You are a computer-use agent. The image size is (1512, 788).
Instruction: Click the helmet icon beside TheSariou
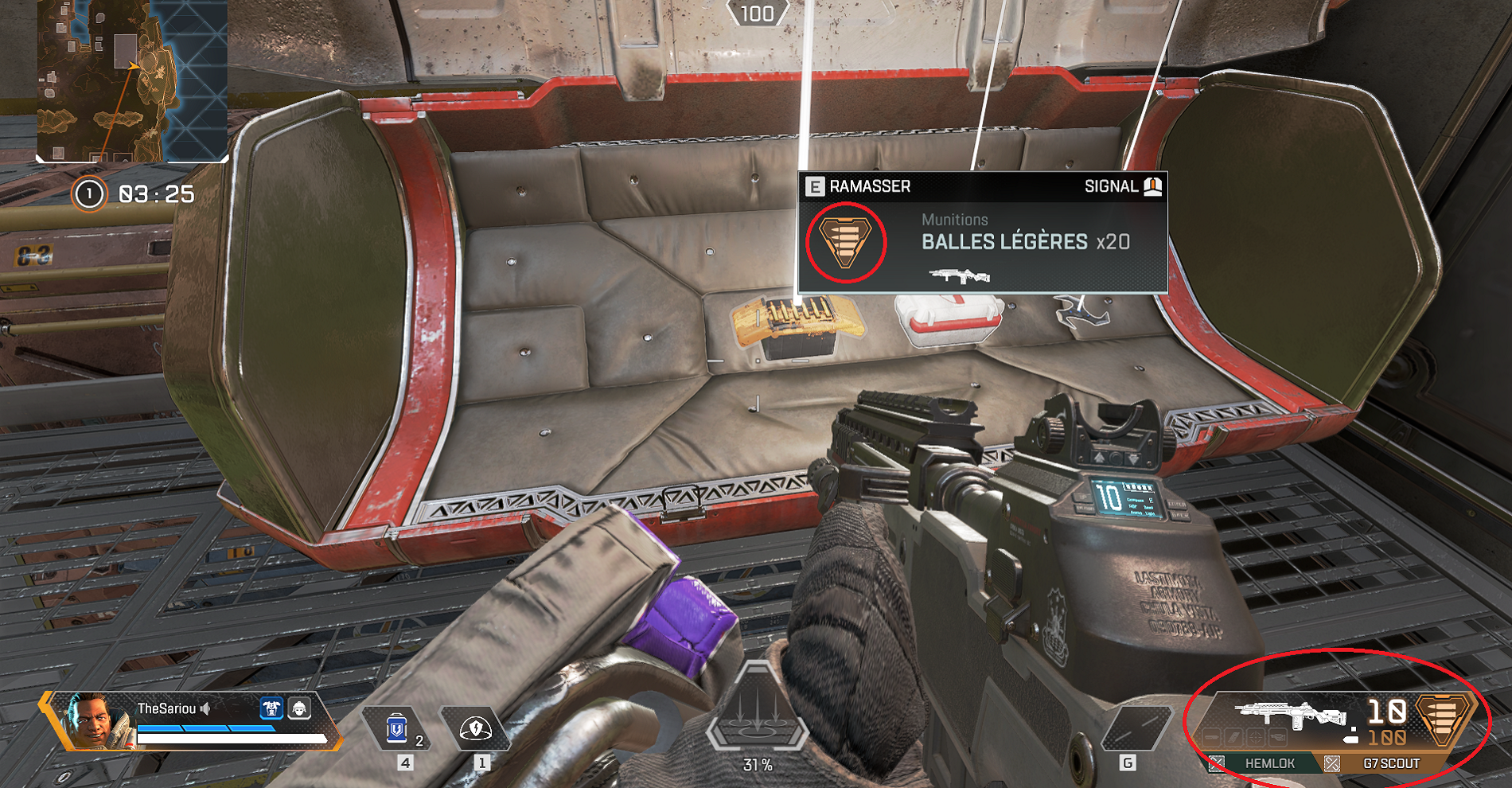[x=298, y=709]
